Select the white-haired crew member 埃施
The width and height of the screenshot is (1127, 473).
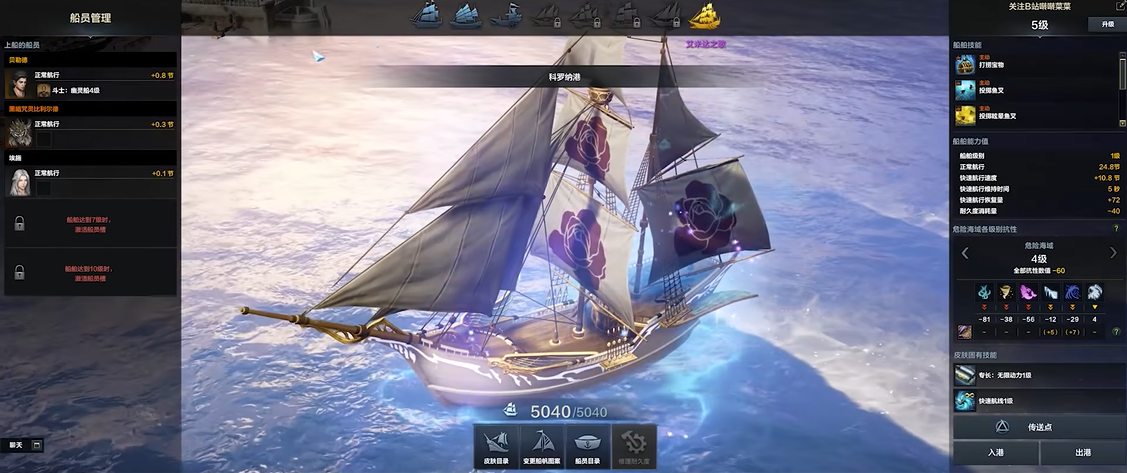(18, 181)
